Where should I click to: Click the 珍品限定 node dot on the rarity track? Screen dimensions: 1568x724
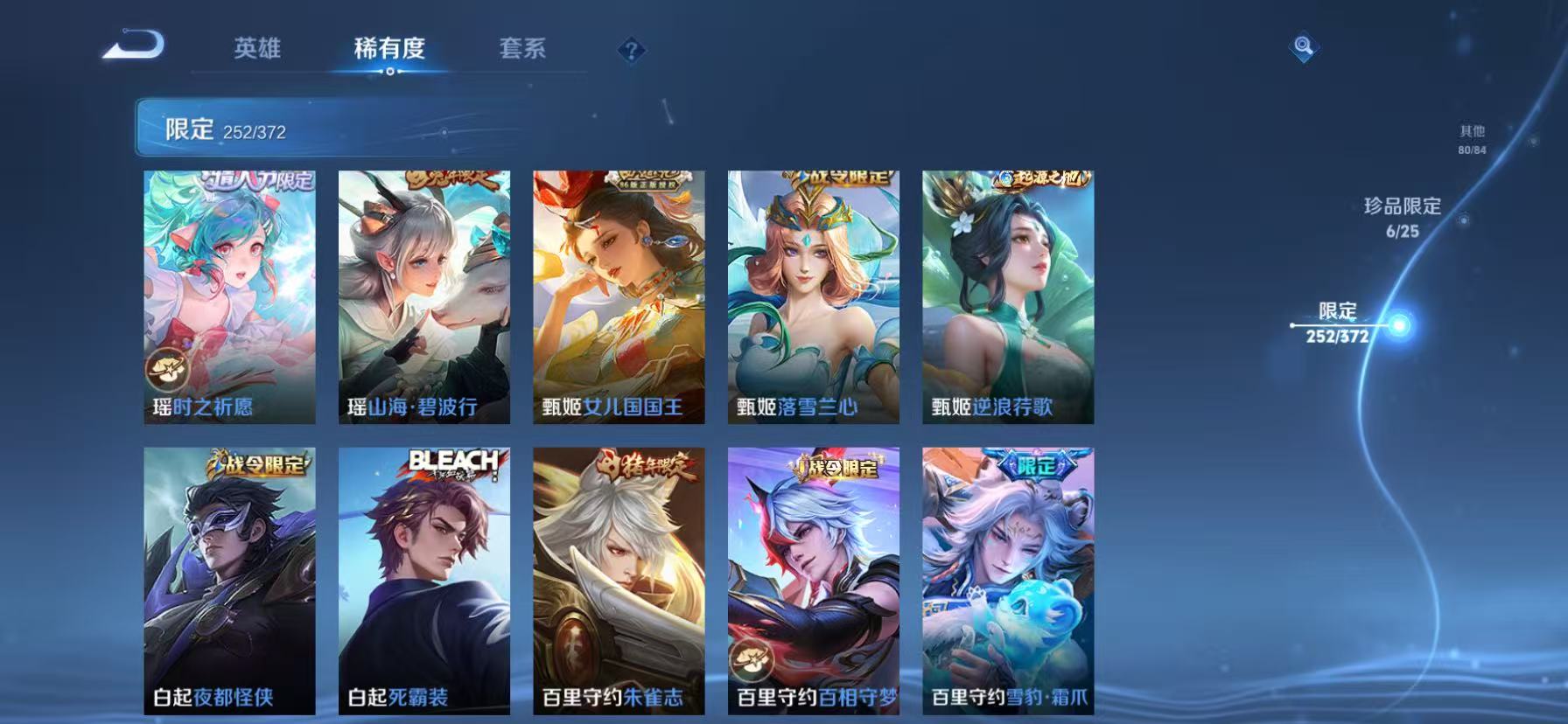(1463, 221)
